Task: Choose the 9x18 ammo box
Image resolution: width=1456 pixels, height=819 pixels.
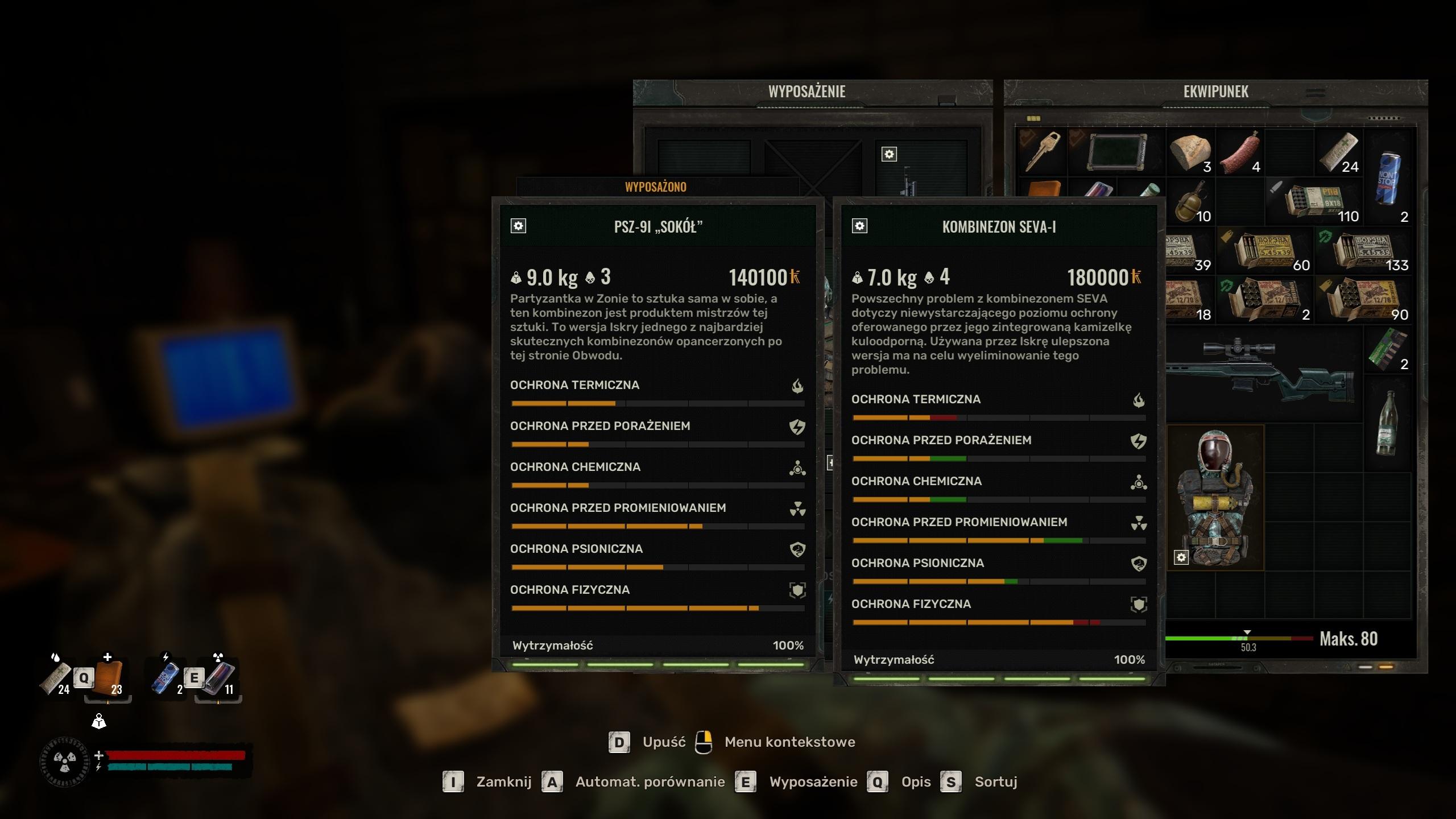Action: [x=1314, y=201]
